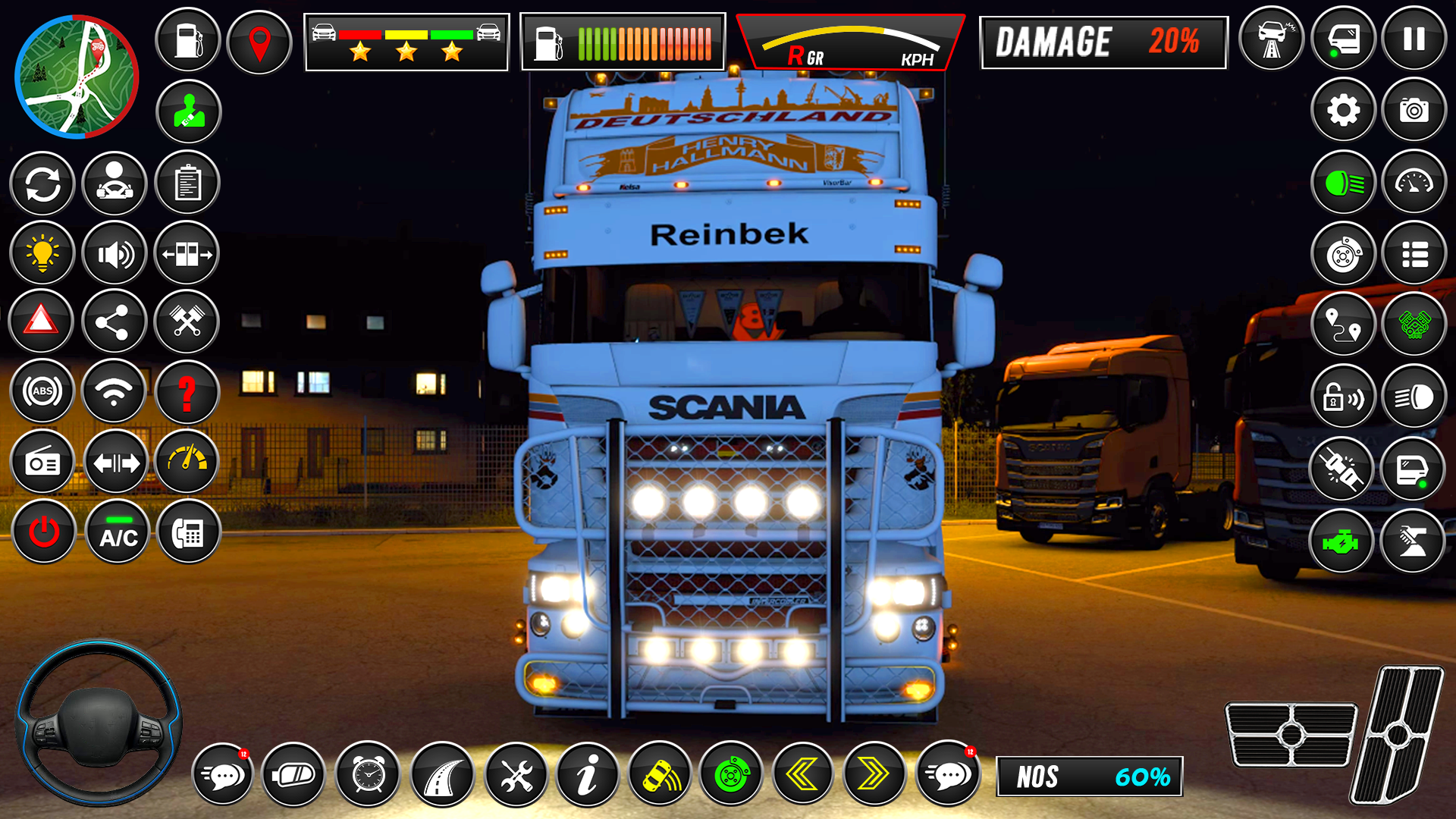The image size is (1456, 819).
Task: Open the fuel station icon
Action: (187, 40)
